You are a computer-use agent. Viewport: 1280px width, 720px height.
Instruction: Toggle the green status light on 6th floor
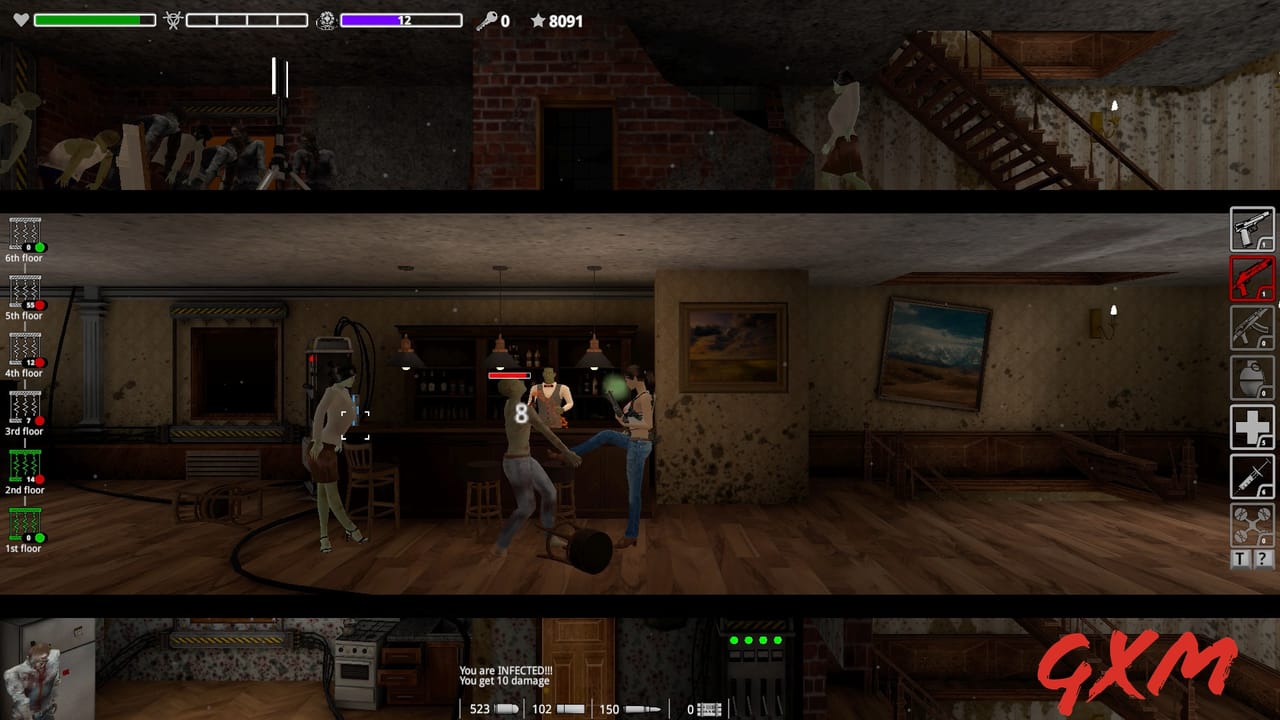click(41, 246)
